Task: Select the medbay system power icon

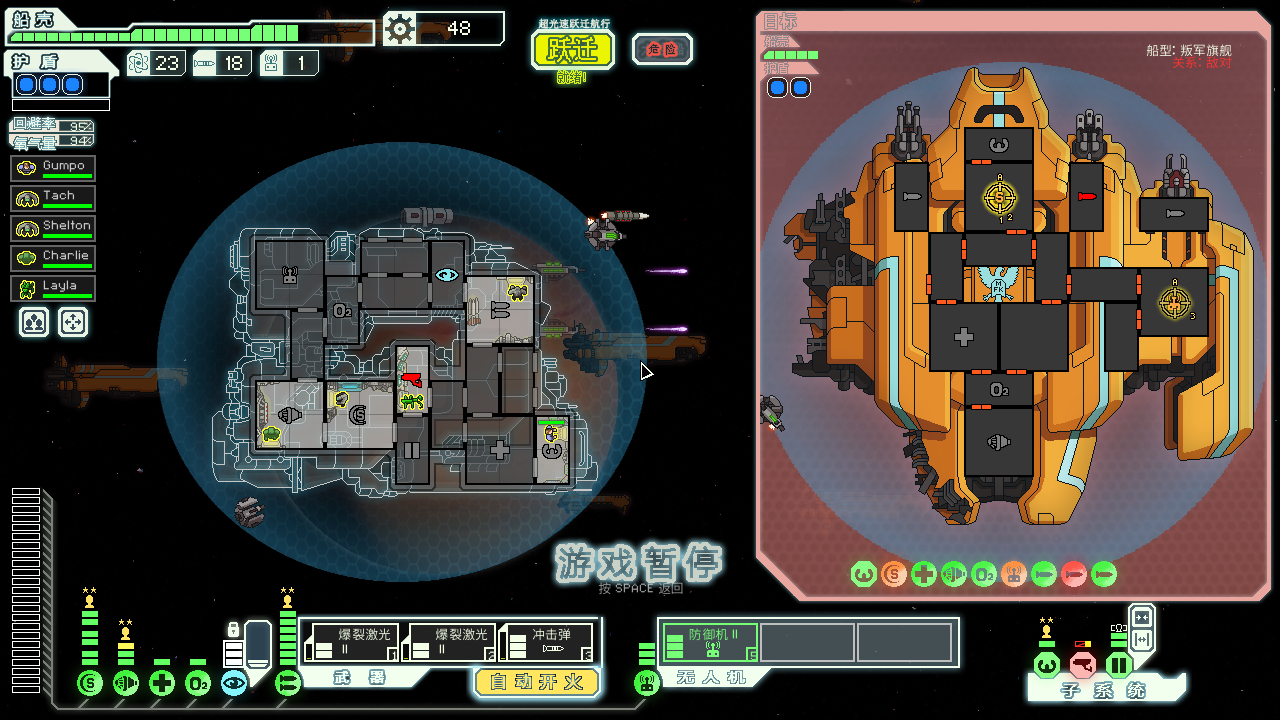Action: click(162, 683)
